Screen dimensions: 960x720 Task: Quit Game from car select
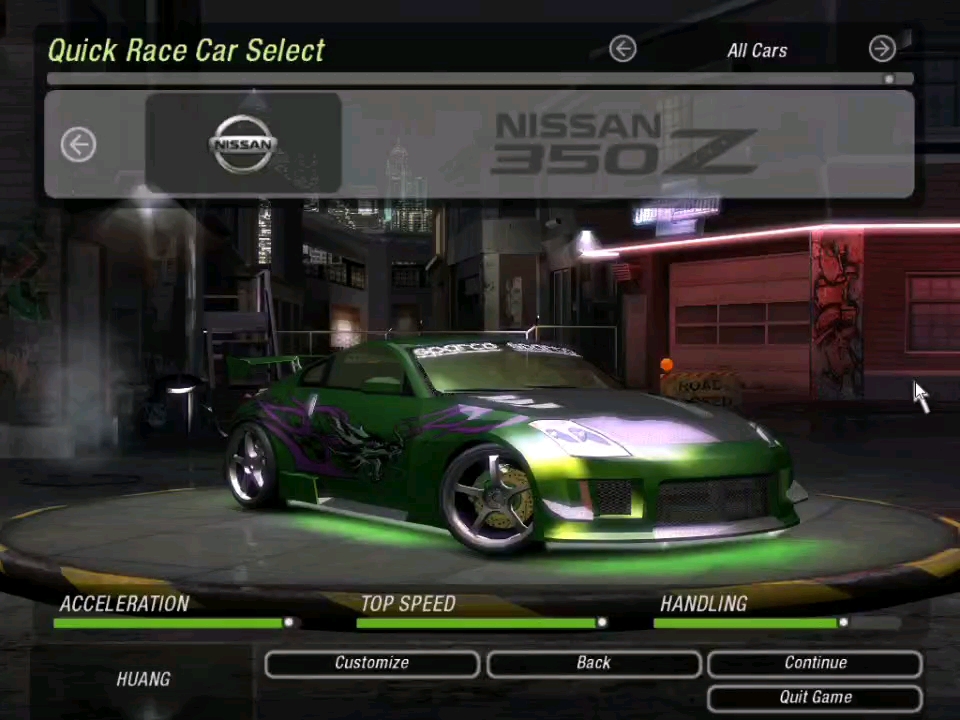[x=815, y=697]
